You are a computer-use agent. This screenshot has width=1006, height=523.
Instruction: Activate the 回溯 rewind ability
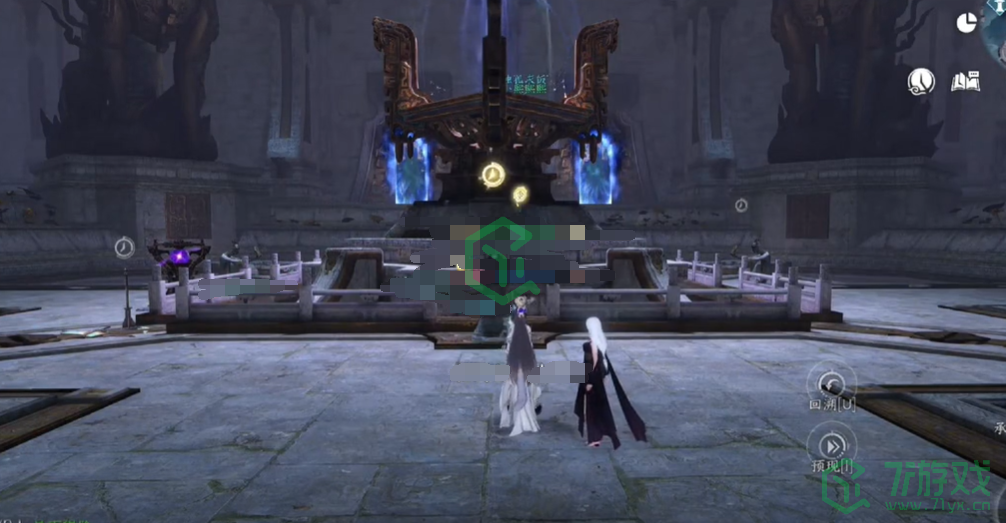(x=832, y=382)
